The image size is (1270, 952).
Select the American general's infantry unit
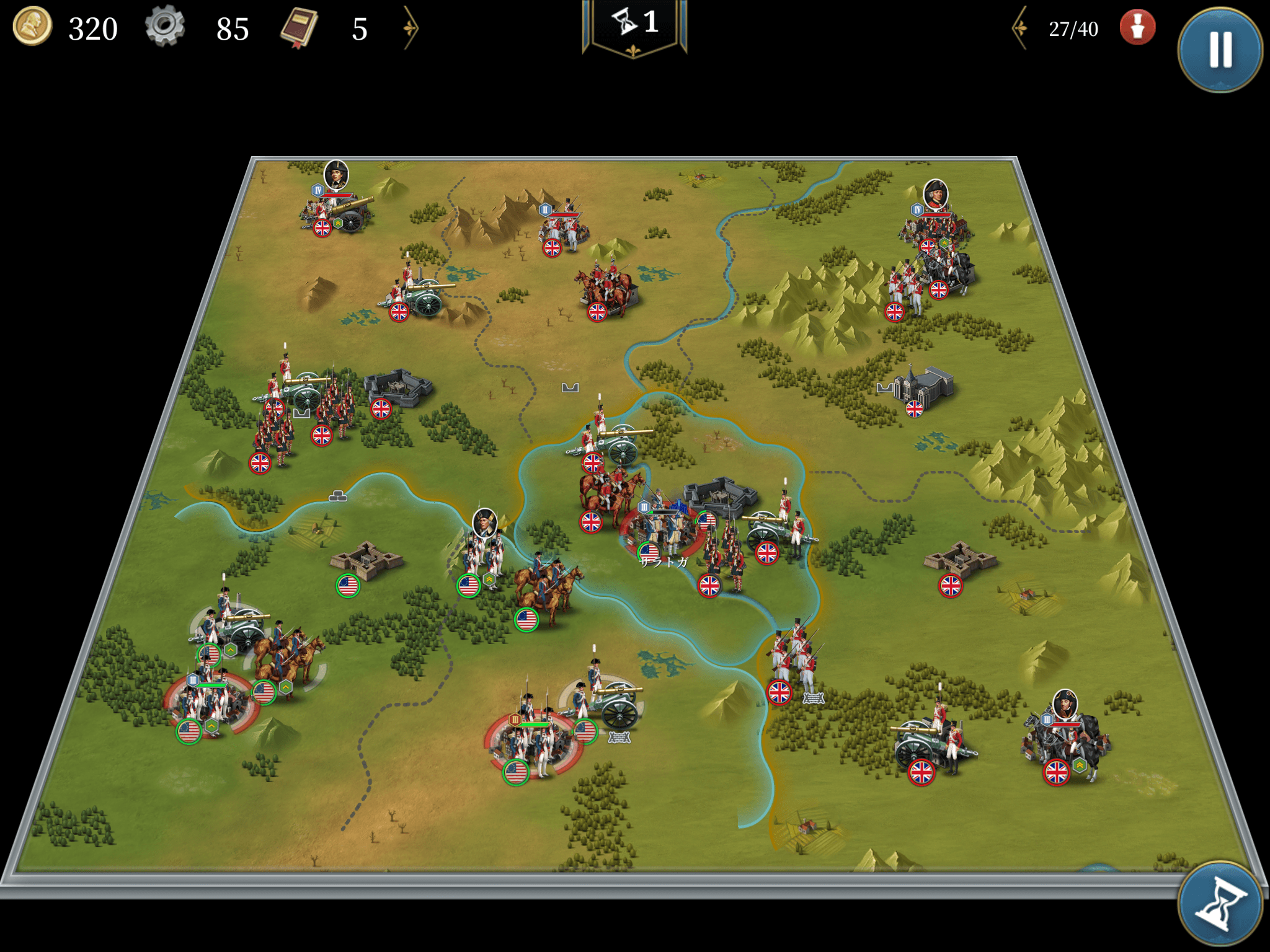click(x=483, y=558)
